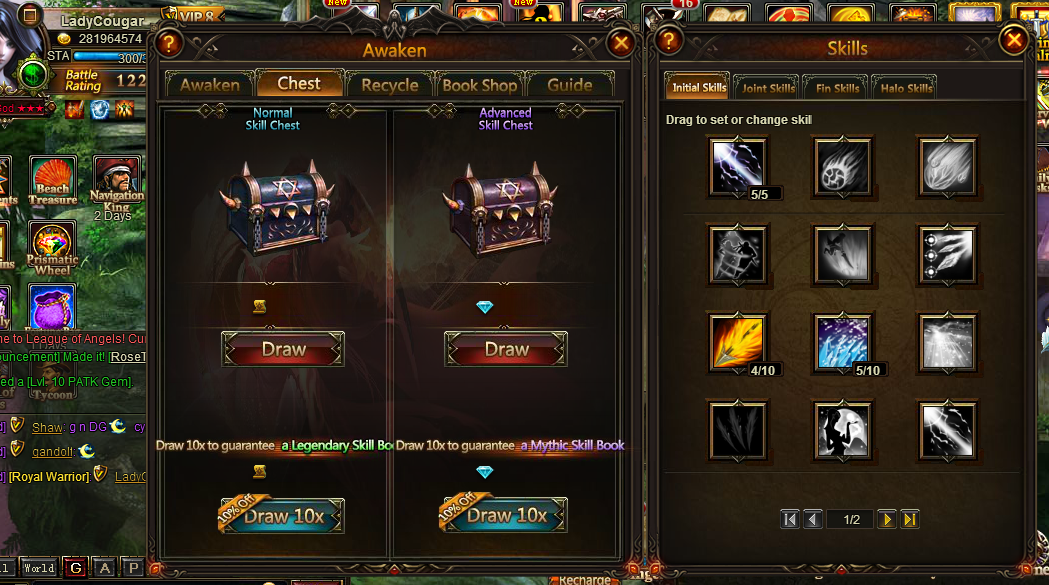Image resolution: width=1049 pixels, height=585 pixels.
Task: Open help for the Skills window
Action: click(x=669, y=40)
